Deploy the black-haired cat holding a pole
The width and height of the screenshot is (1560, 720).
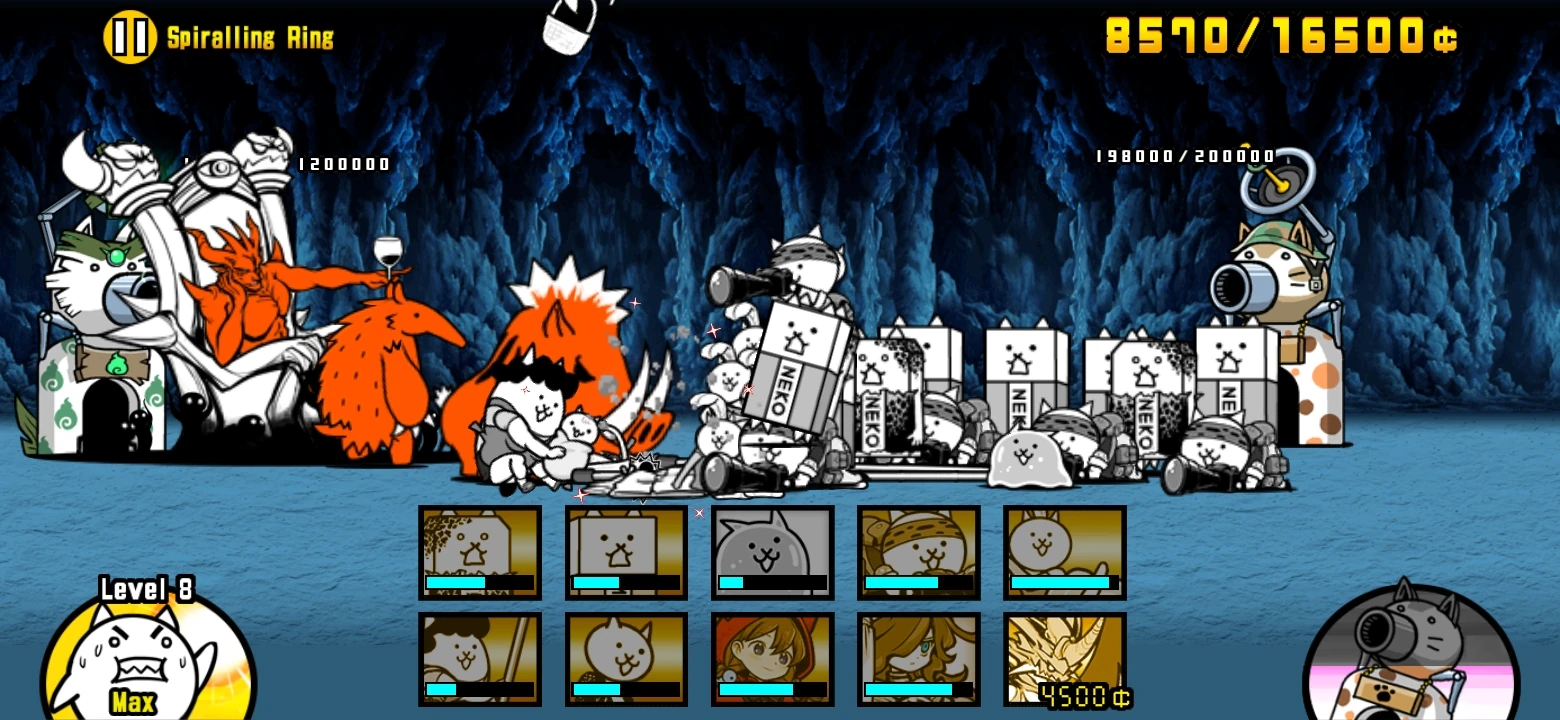pos(480,660)
